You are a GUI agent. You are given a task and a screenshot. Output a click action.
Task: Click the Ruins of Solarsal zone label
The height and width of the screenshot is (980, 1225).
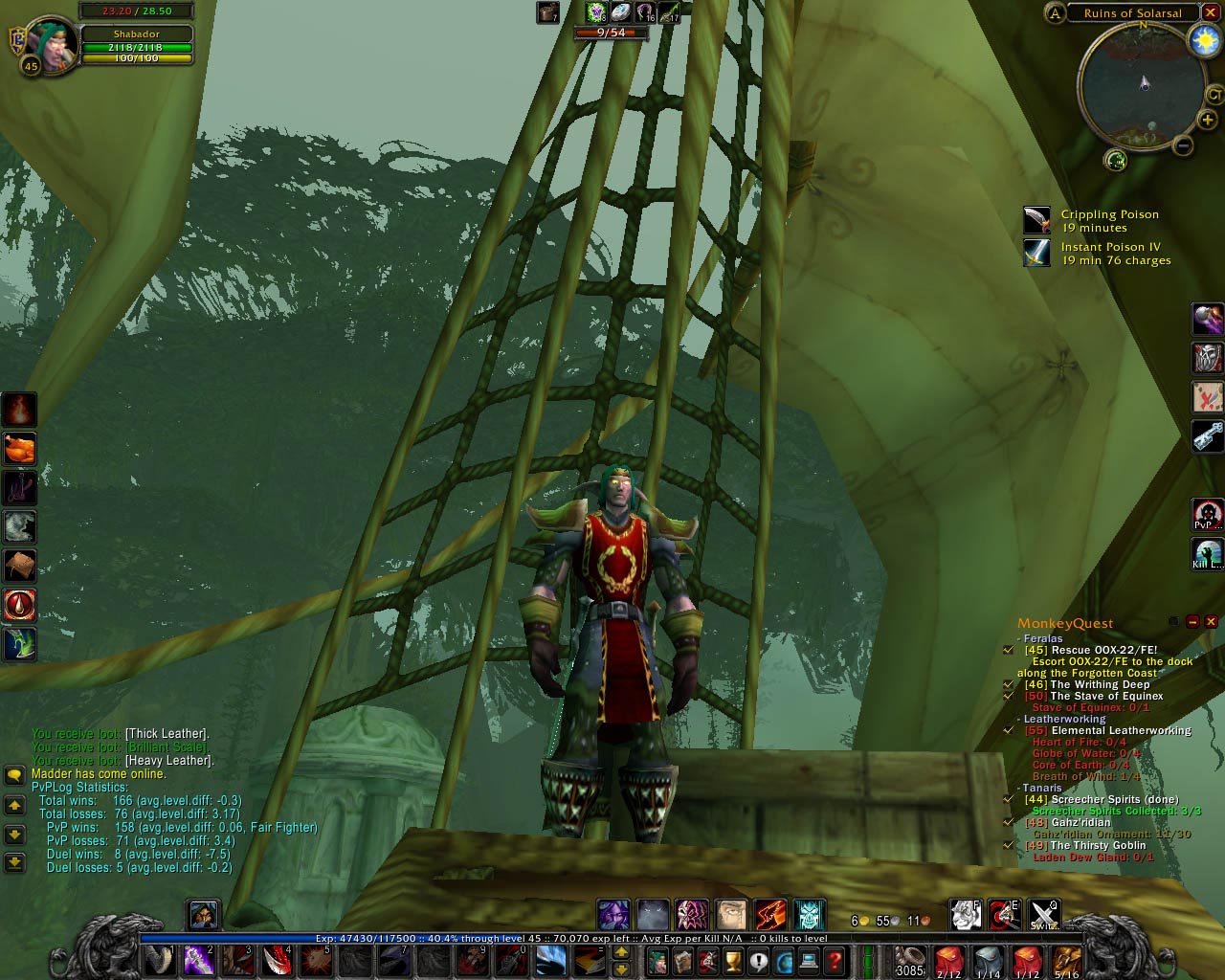(x=1132, y=13)
